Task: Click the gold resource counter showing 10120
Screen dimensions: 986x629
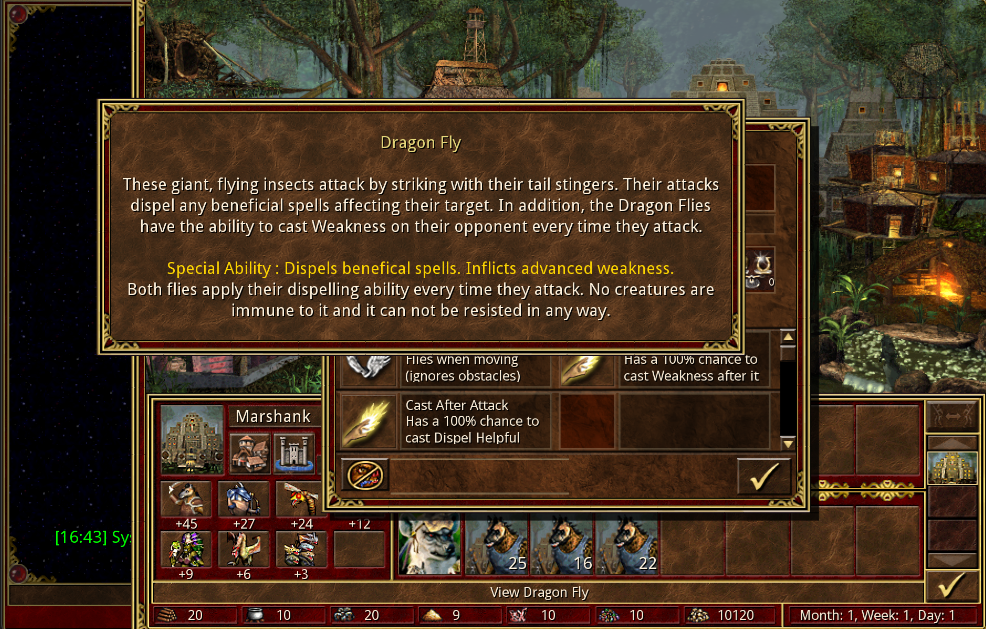Action: coord(728,615)
